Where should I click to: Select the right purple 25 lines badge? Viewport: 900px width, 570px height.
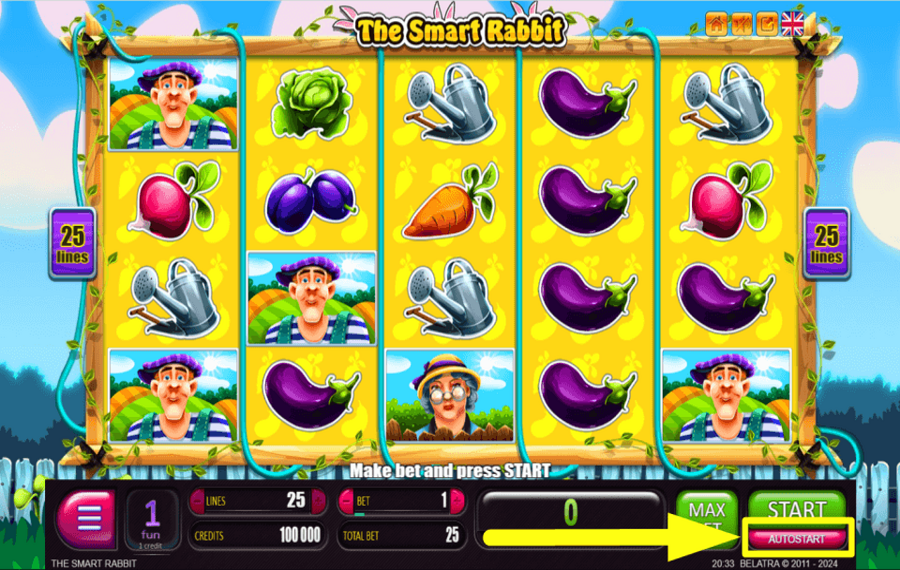(827, 243)
